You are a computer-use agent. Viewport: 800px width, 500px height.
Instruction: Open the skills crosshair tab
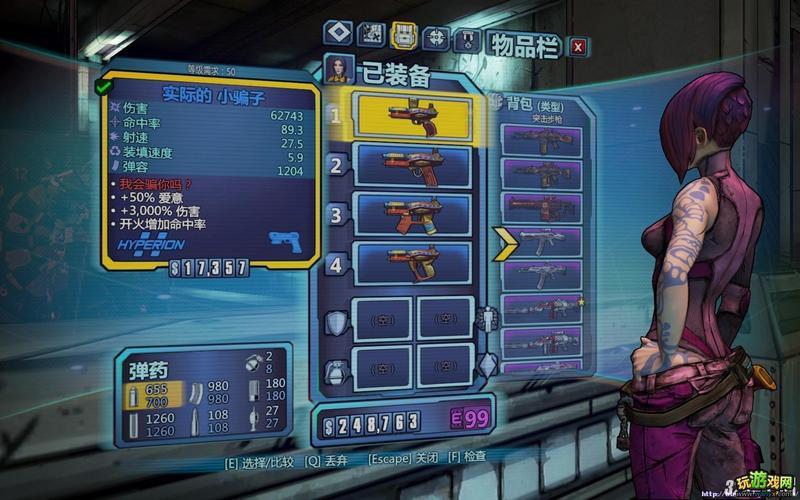click(x=436, y=38)
